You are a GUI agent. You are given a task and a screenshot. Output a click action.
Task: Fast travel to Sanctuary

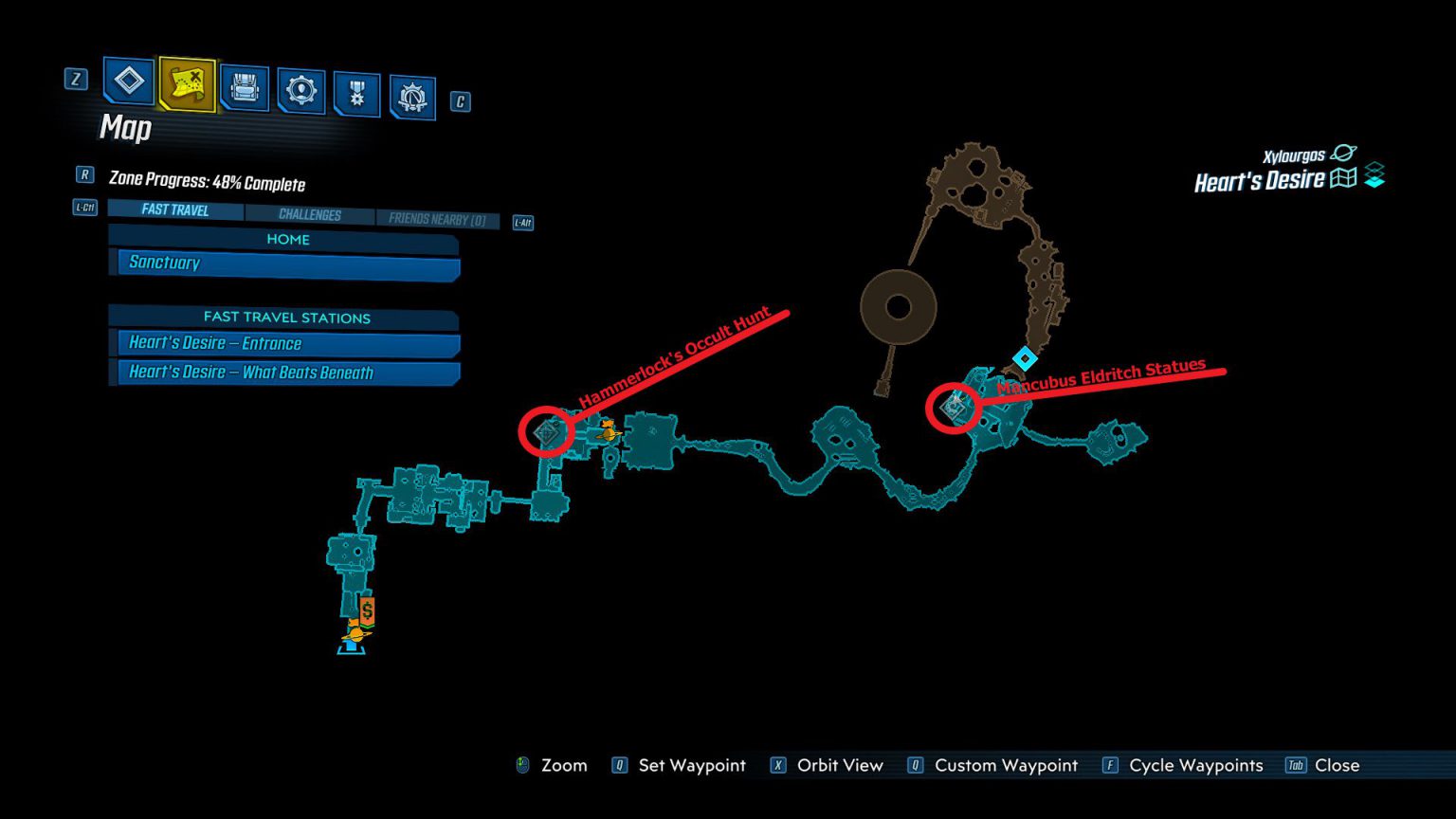click(x=283, y=263)
